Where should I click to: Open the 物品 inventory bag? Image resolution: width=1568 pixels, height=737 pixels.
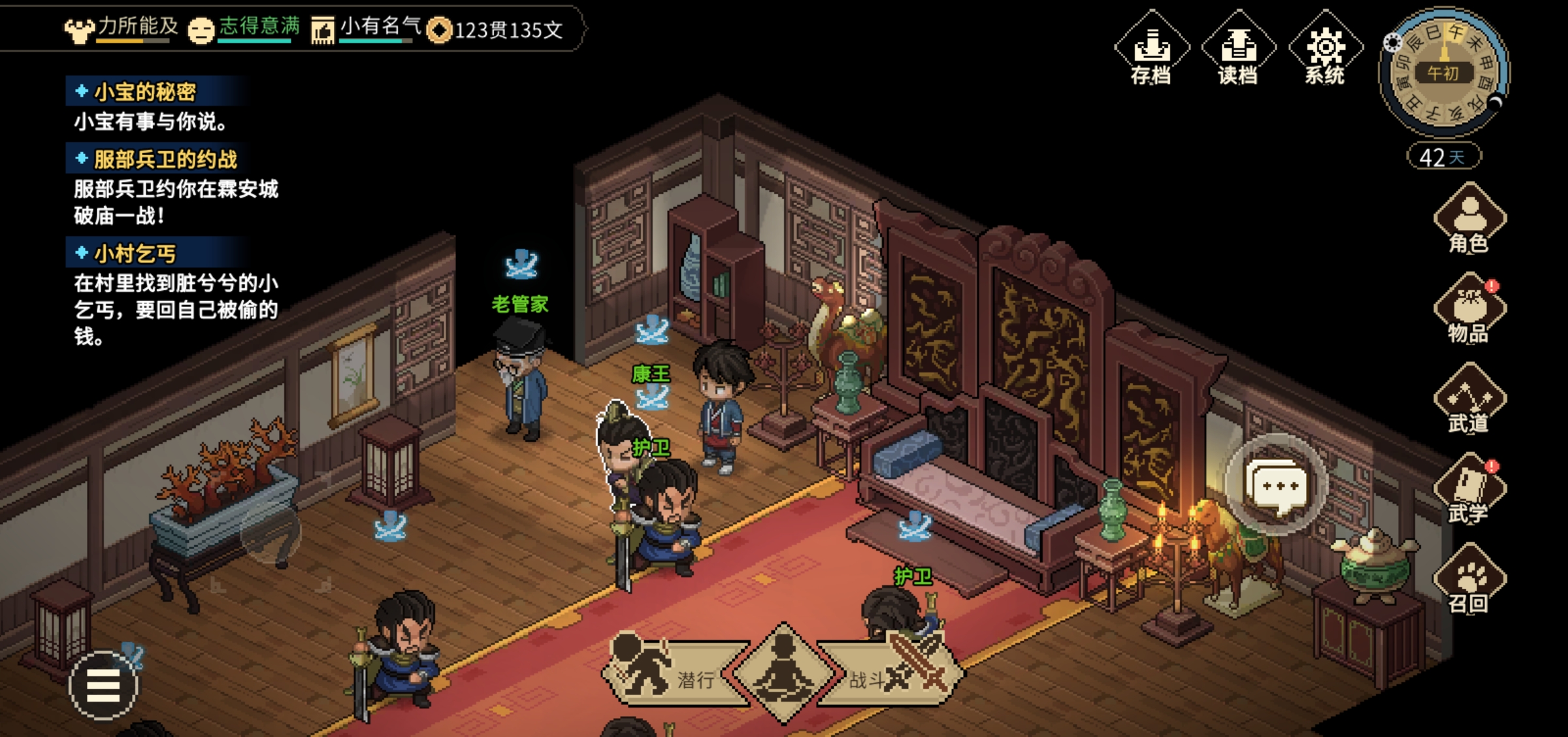point(1469,310)
